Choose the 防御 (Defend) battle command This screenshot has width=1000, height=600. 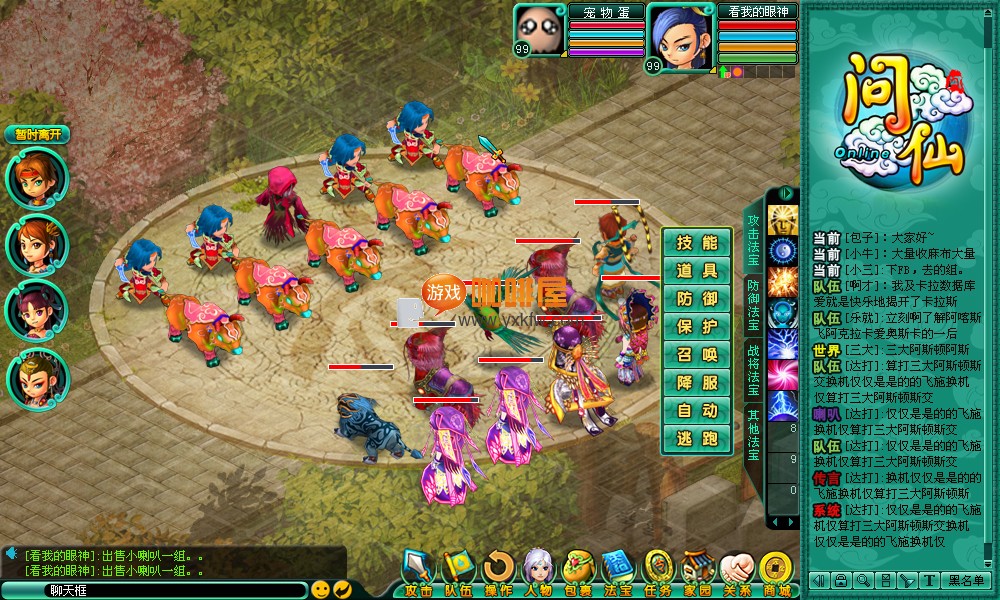[697, 299]
